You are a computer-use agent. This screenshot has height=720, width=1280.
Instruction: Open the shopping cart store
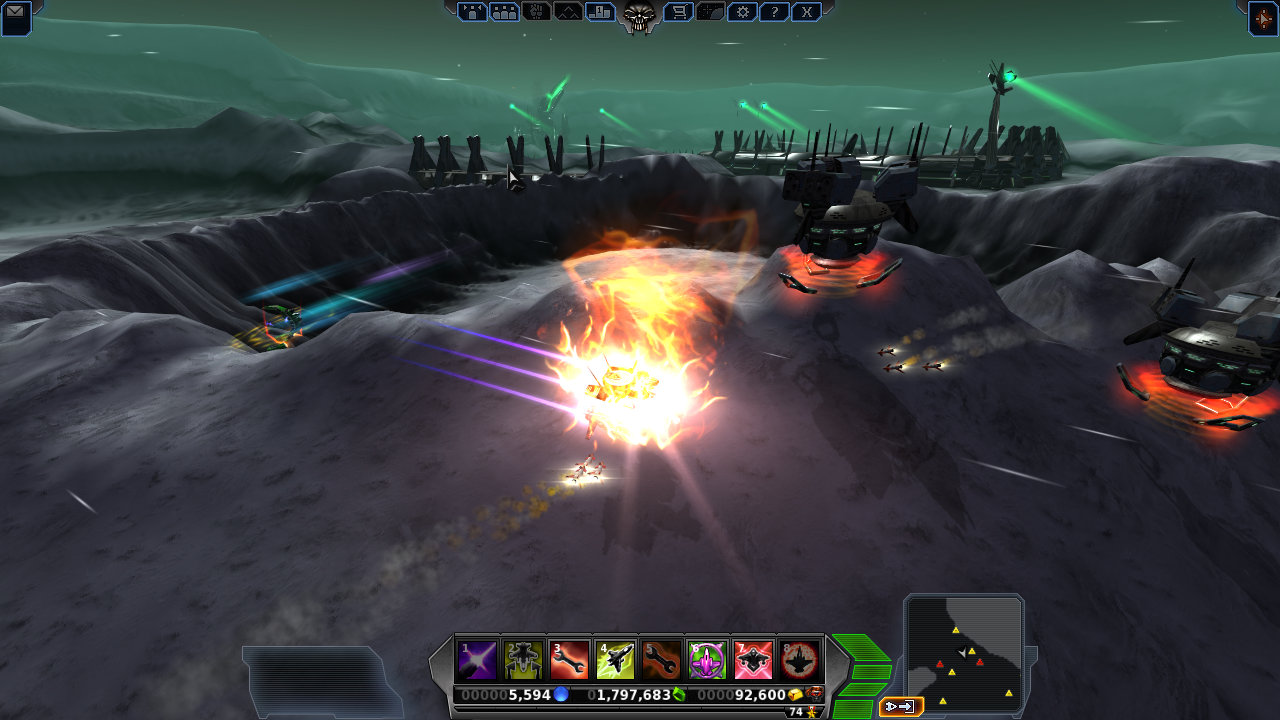tap(681, 12)
